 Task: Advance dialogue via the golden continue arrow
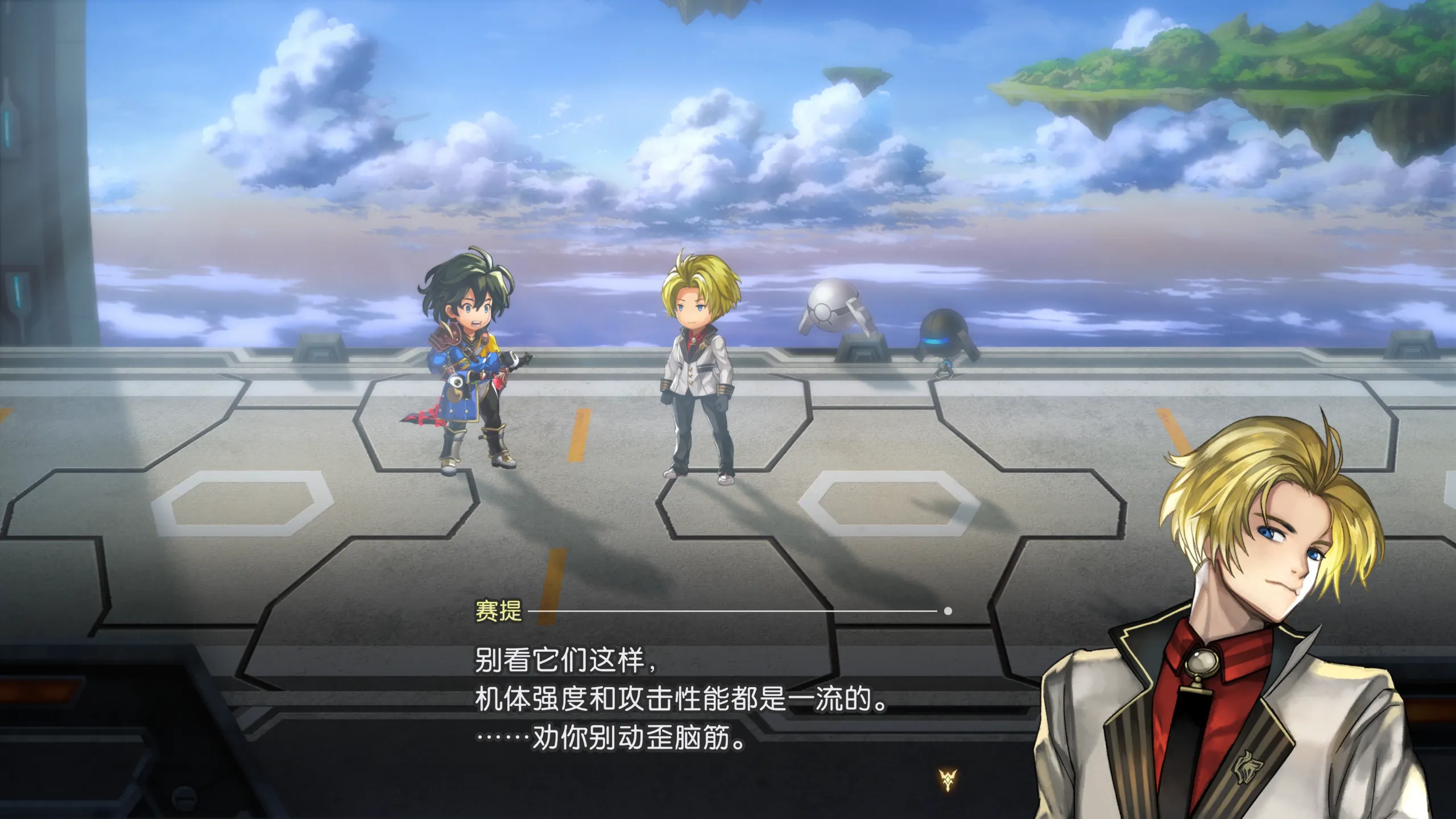point(948,780)
